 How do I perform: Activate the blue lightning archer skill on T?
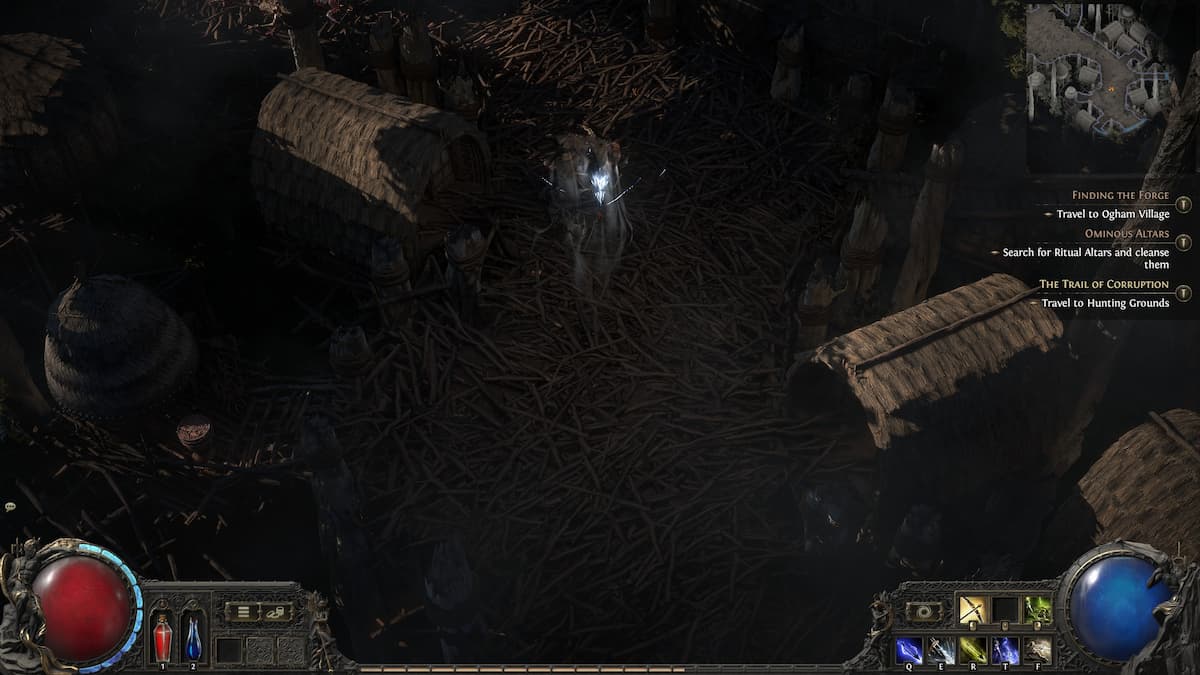pos(1005,649)
